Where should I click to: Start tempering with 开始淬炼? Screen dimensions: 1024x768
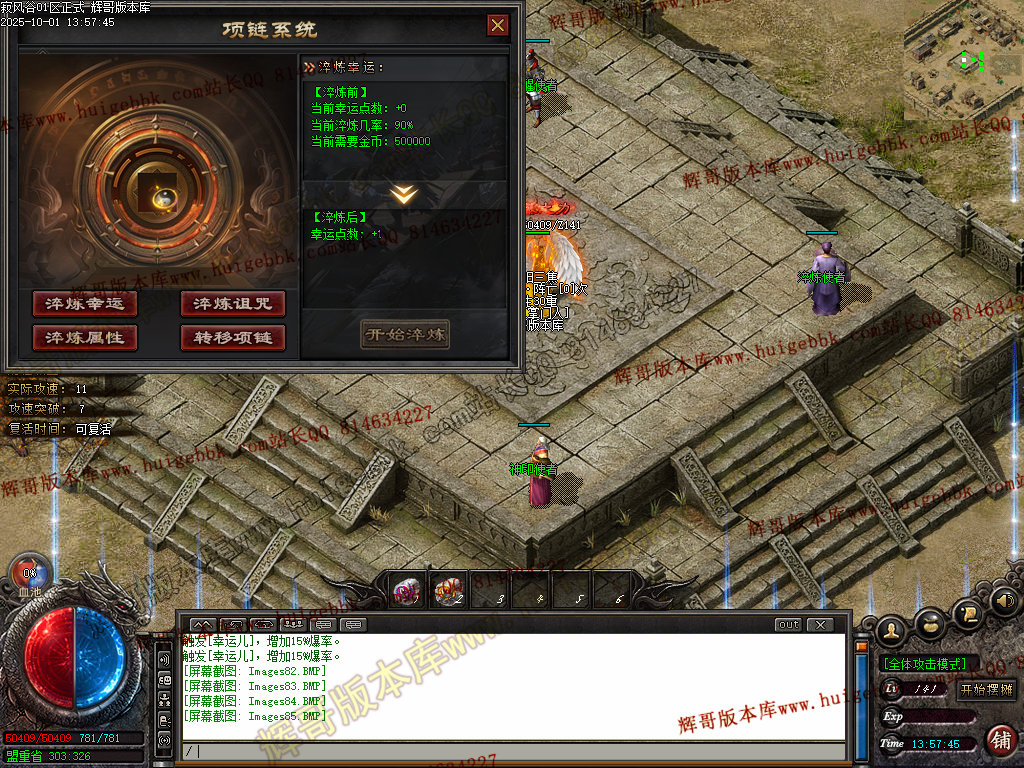[x=405, y=334]
